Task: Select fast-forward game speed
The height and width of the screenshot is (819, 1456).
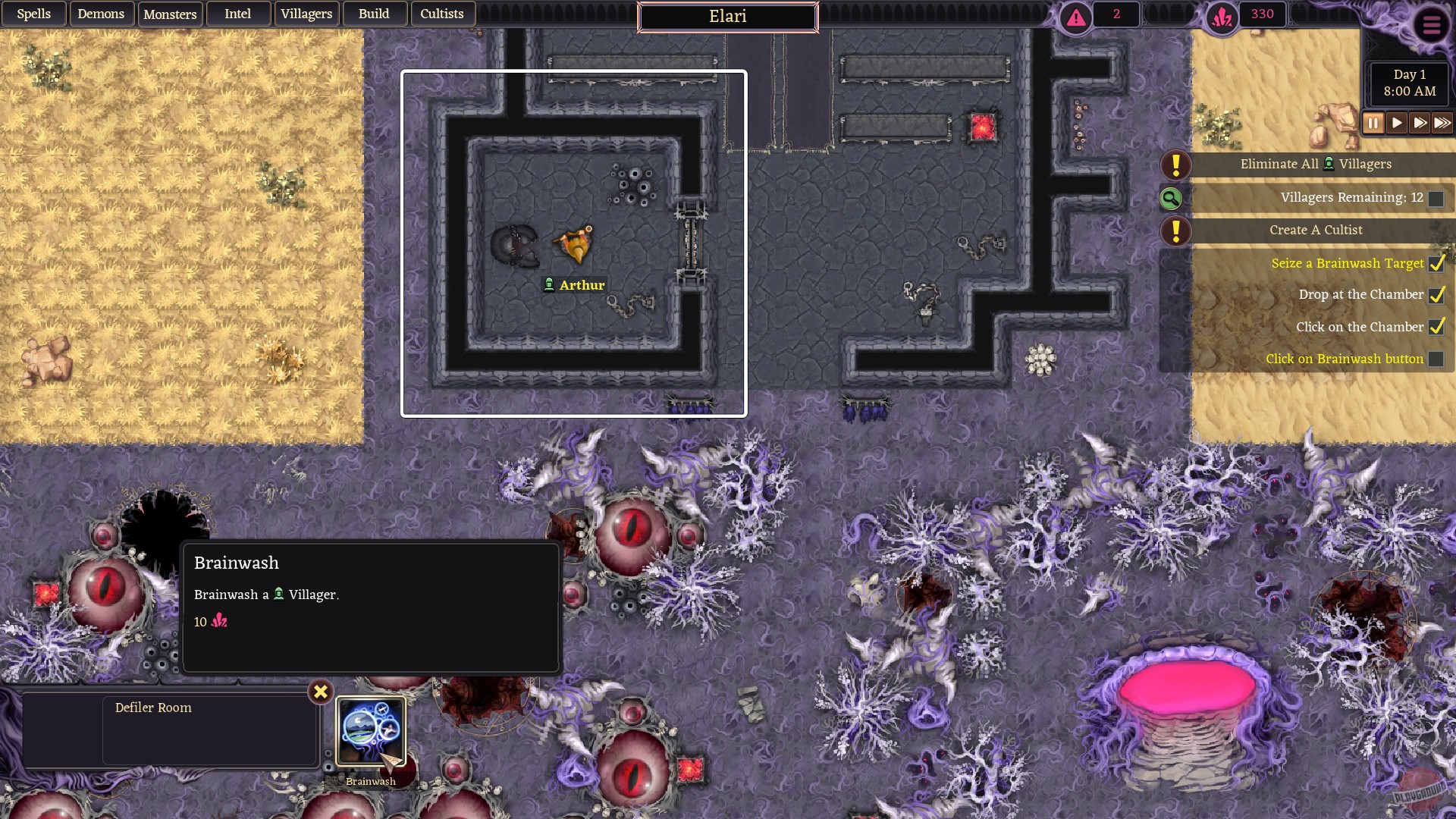Action: 1420,122
